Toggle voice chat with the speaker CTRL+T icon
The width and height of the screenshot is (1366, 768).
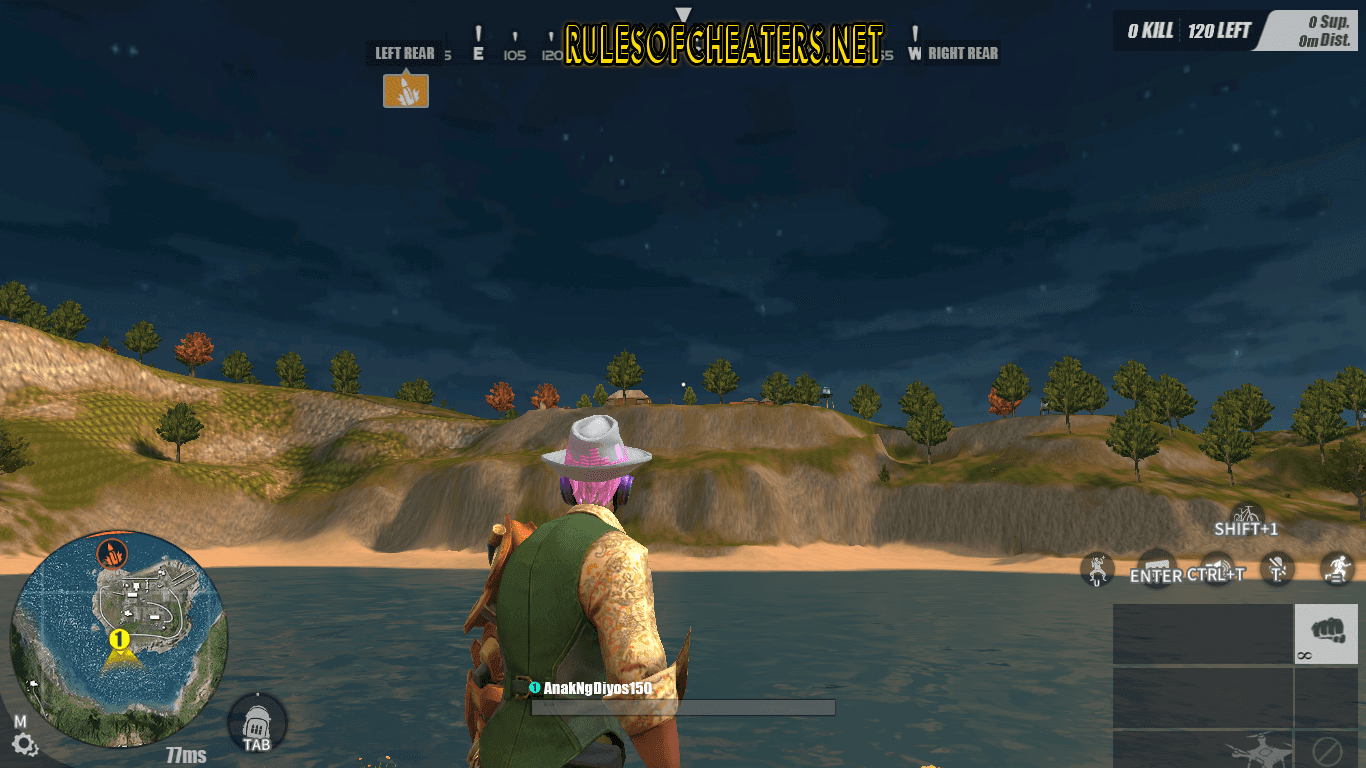1217,566
